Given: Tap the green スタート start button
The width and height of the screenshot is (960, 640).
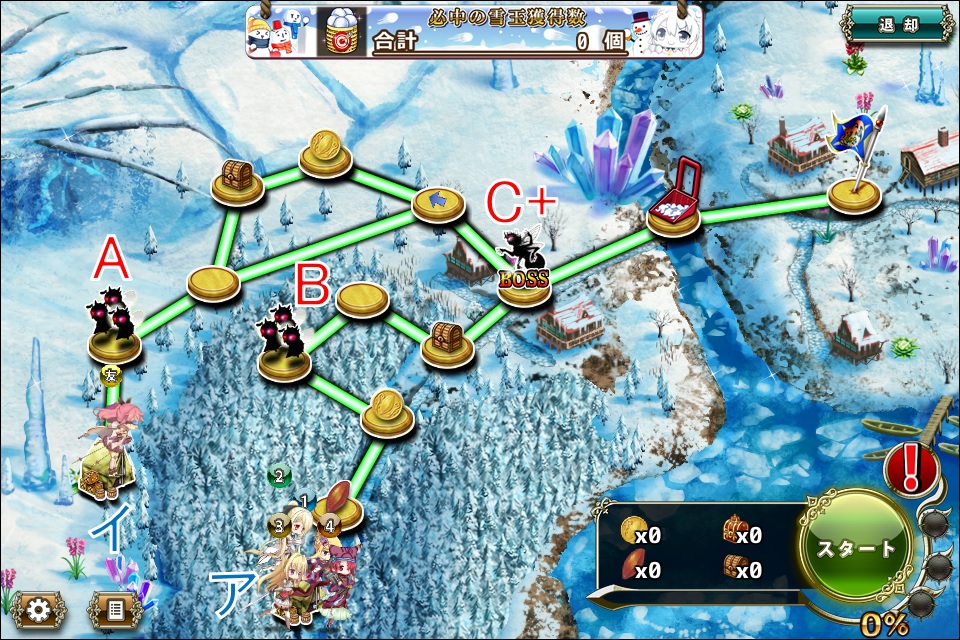Looking at the screenshot, I should tap(855, 549).
